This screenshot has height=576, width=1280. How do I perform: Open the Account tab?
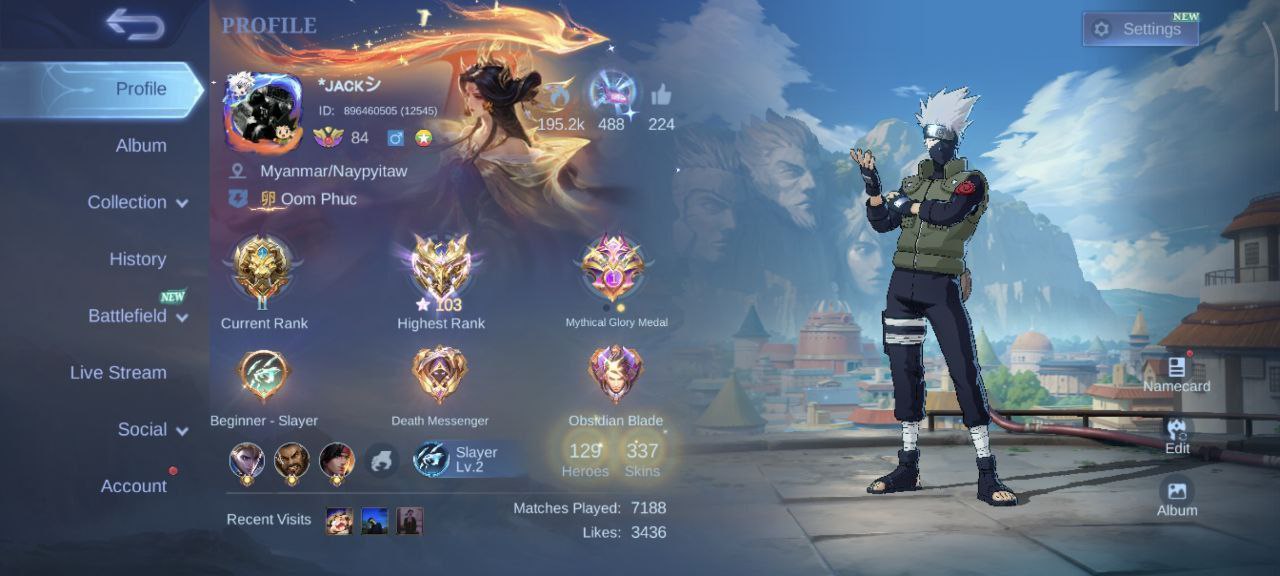[x=133, y=486]
